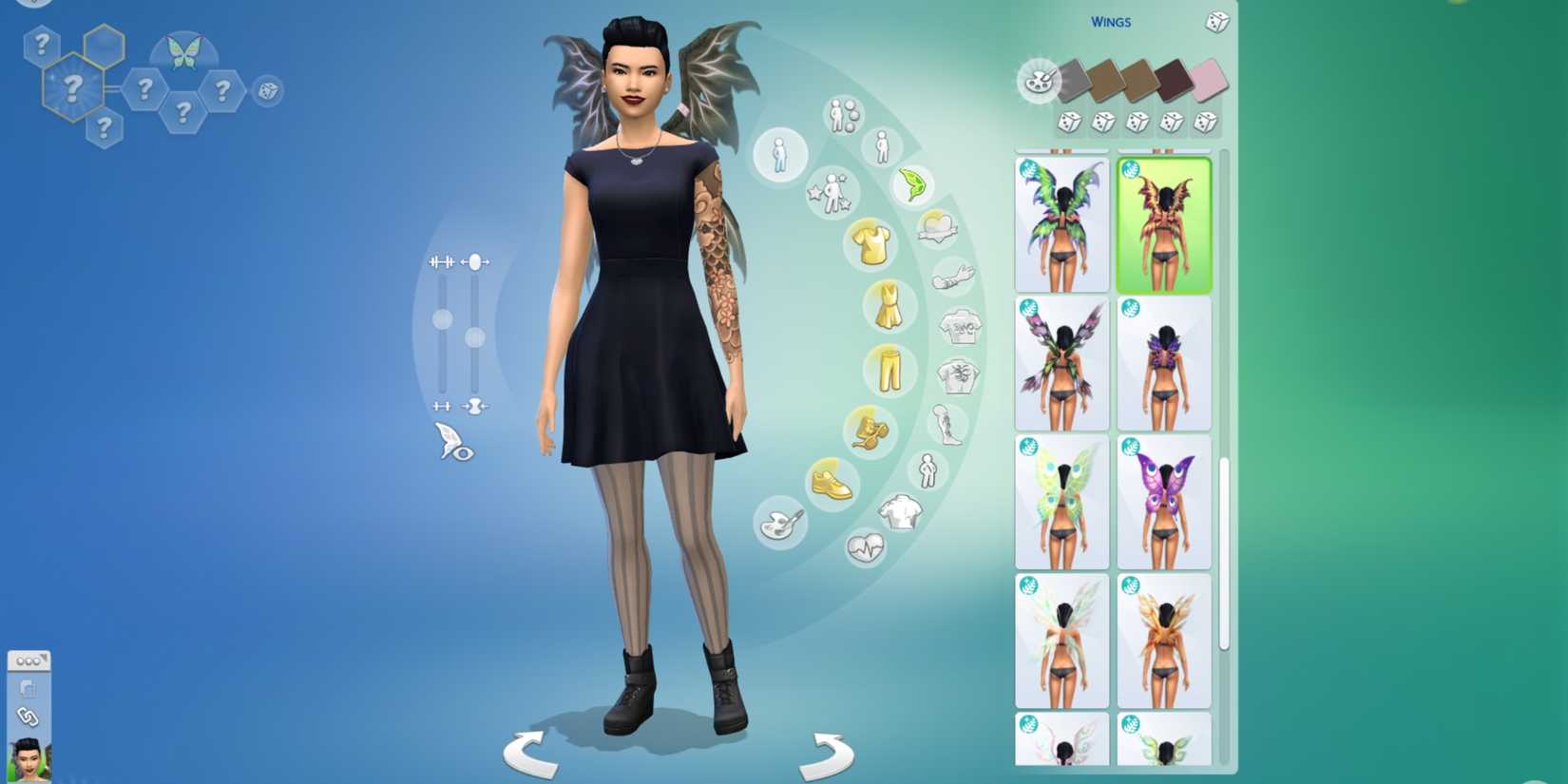Select the currently highlighted orange wings thumbnail

pyautogui.click(x=1163, y=223)
